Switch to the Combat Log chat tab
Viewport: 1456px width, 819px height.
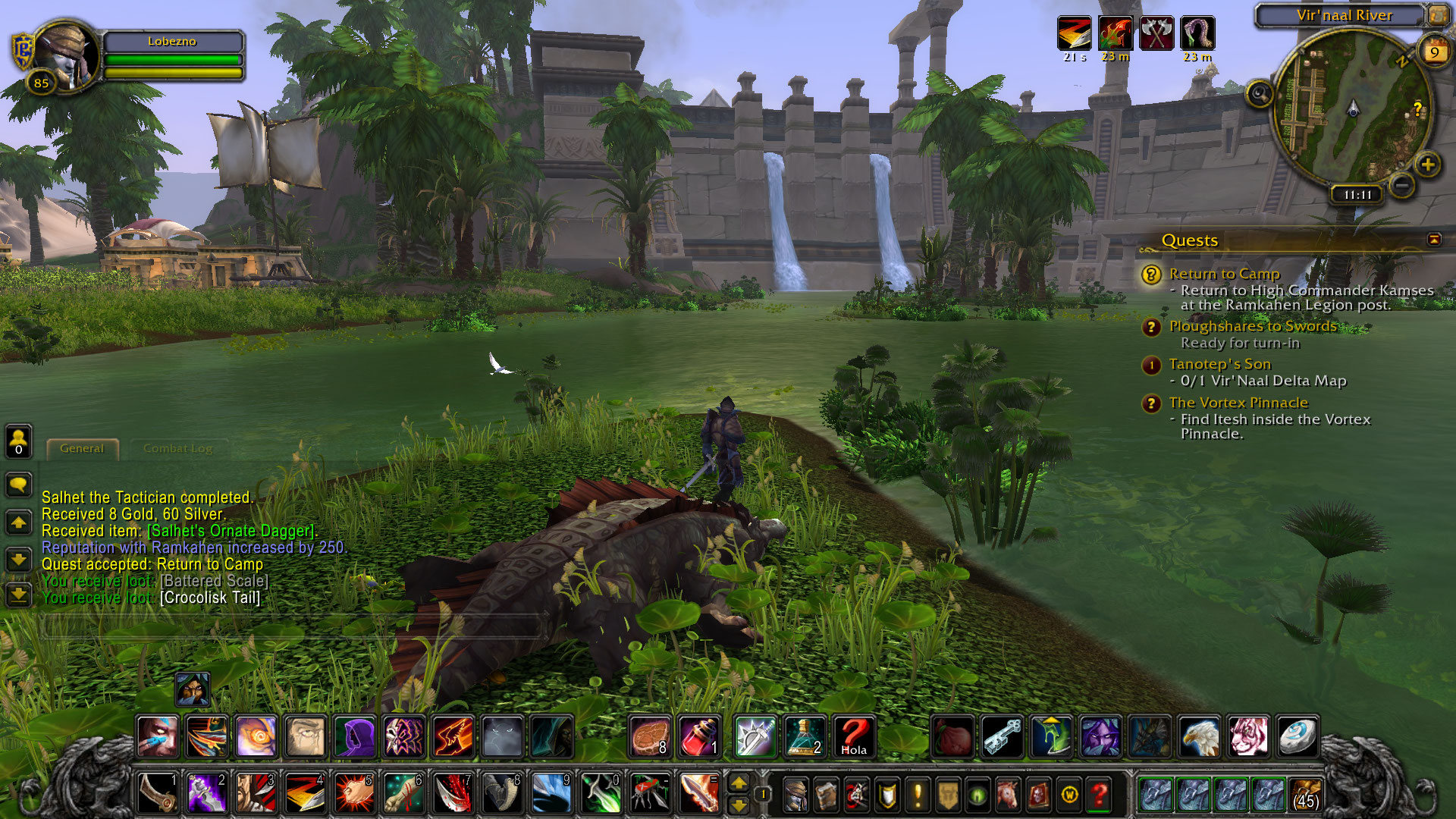click(177, 449)
